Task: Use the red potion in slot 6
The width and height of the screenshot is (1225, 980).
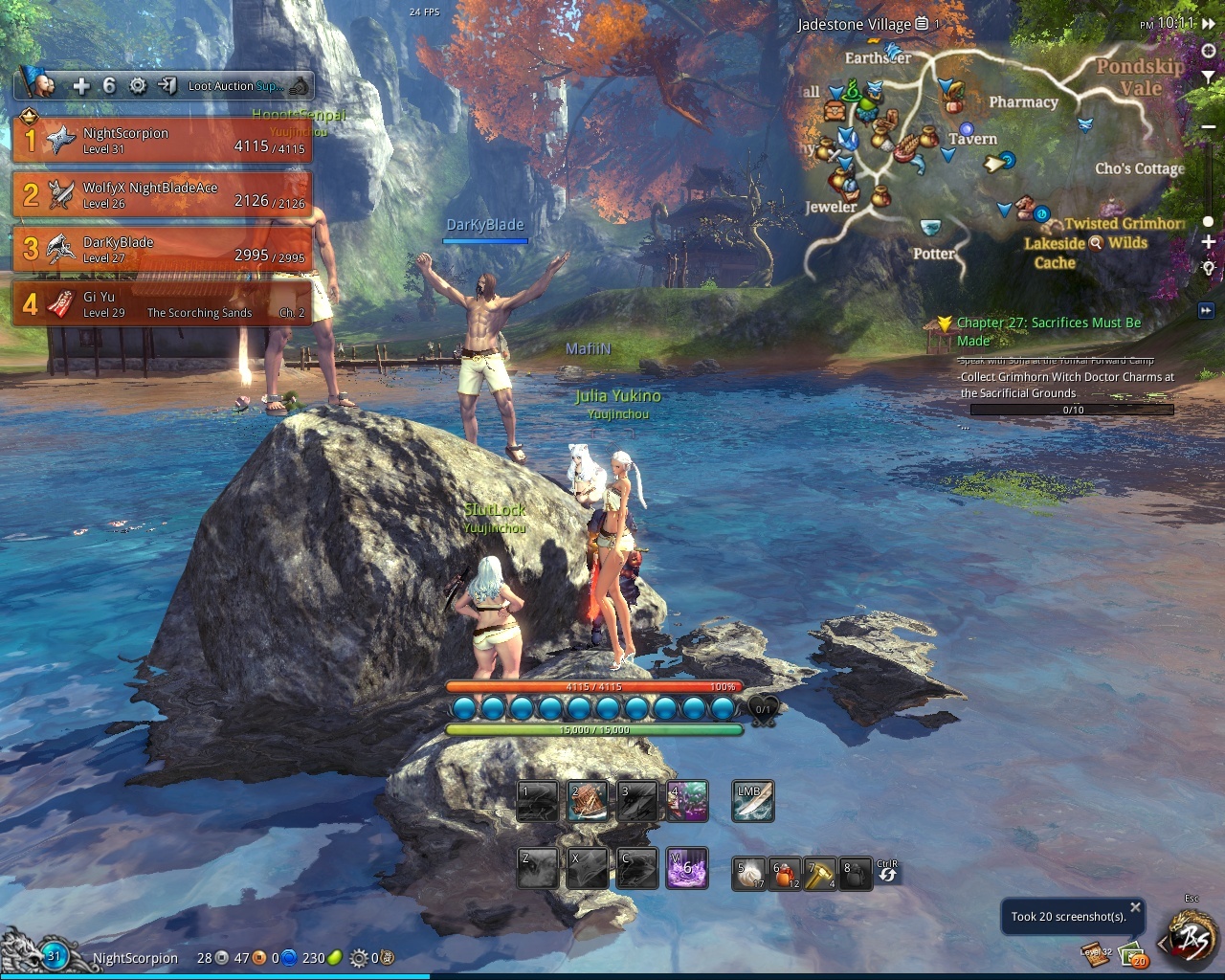Action: [x=786, y=874]
